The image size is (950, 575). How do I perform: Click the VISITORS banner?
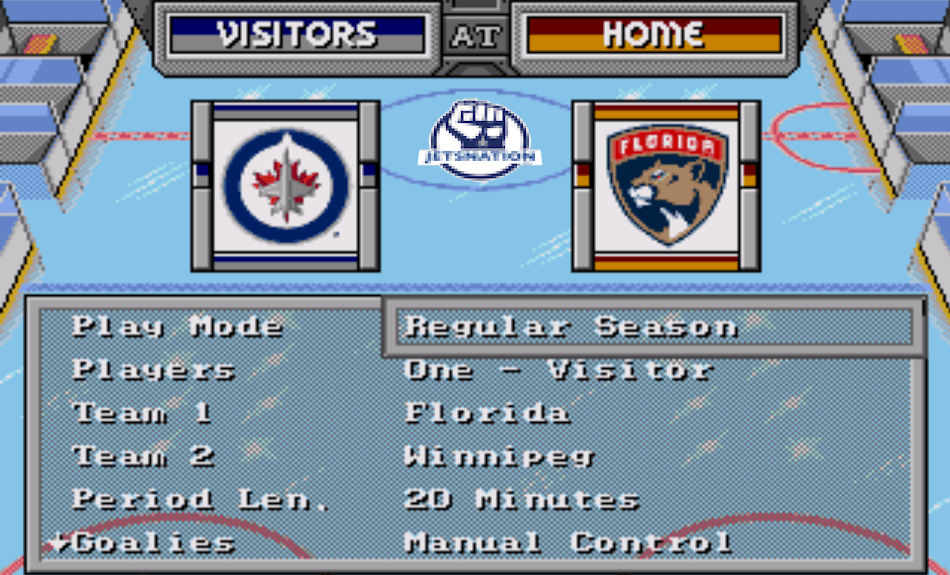click(x=297, y=34)
